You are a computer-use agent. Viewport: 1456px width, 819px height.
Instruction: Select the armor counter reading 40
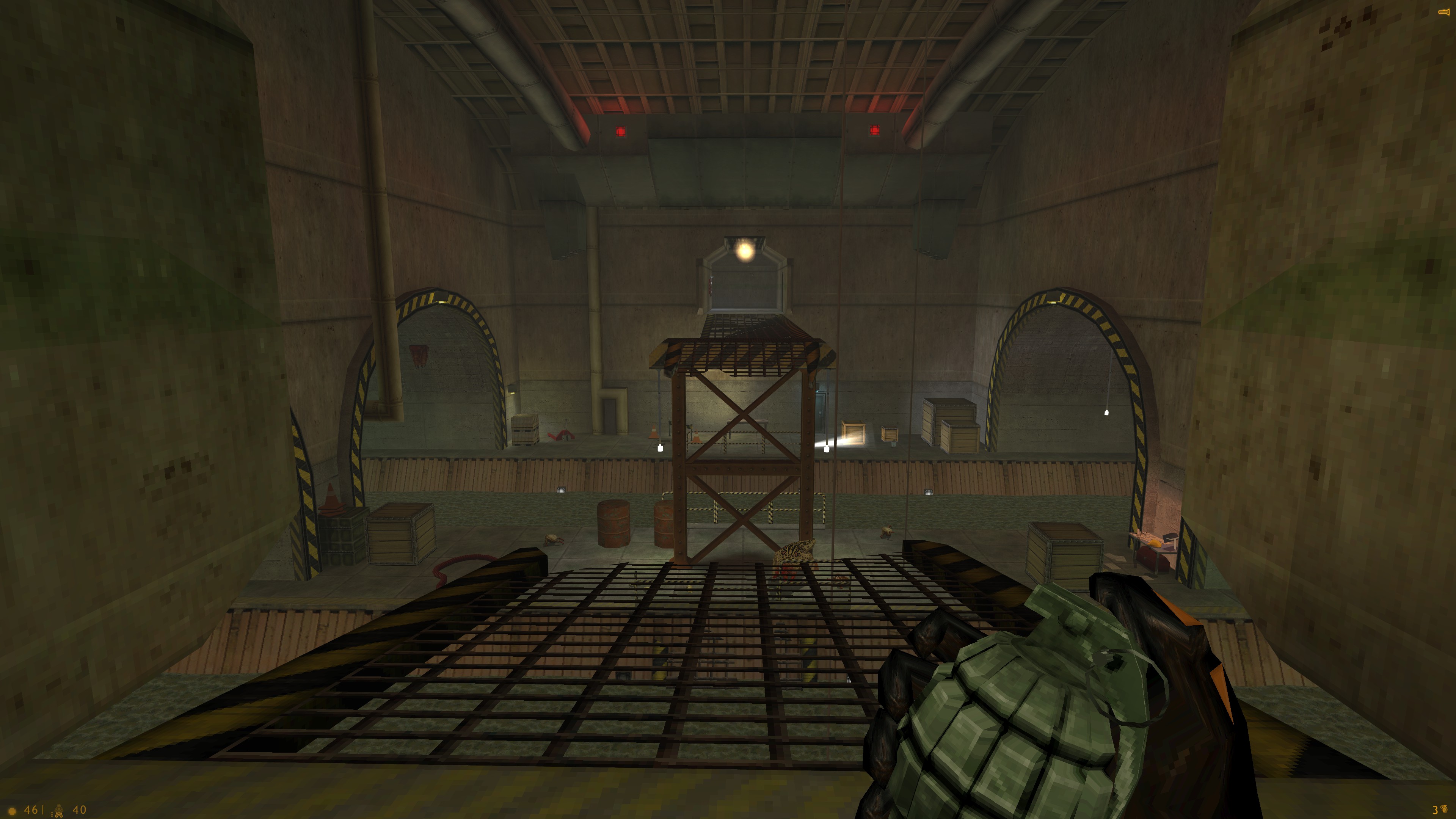pos(80,811)
